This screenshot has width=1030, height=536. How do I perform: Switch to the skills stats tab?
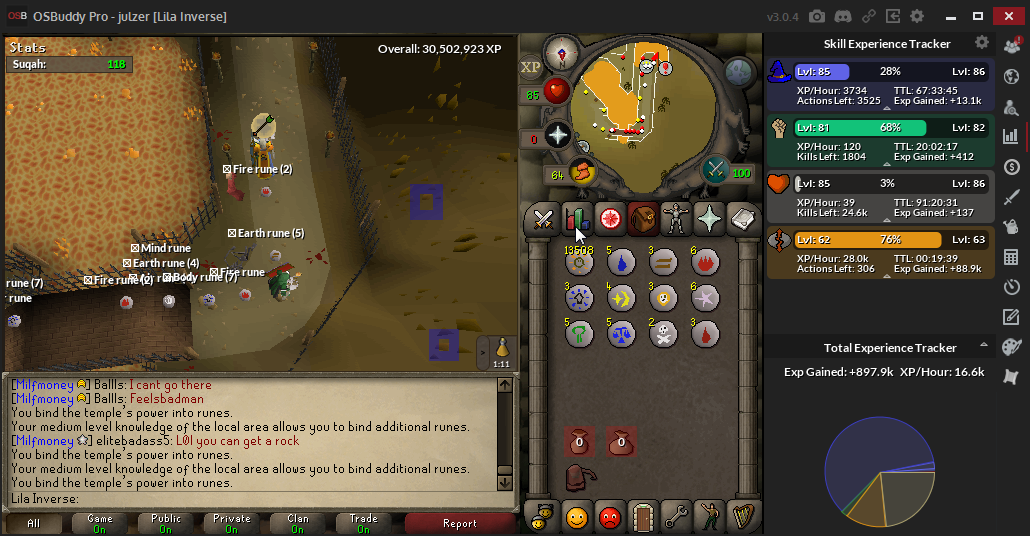576,218
